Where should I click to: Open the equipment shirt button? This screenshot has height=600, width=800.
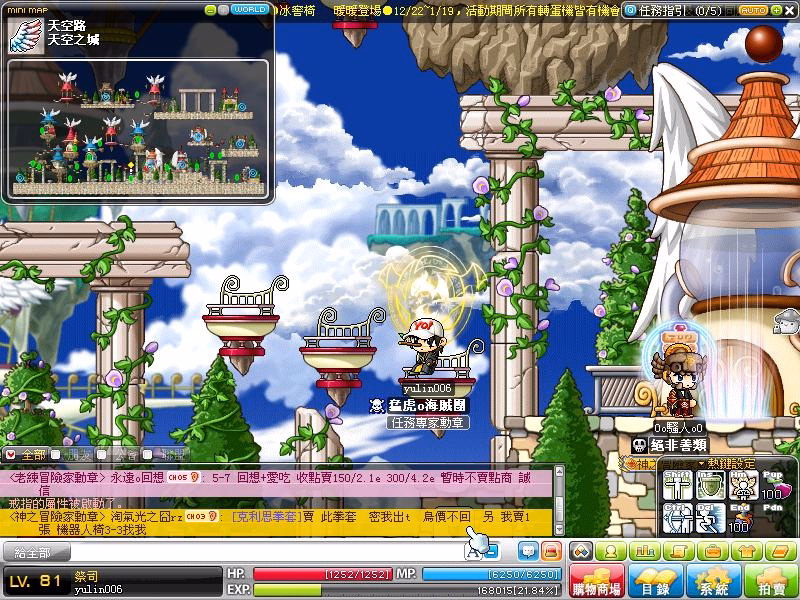click(745, 551)
